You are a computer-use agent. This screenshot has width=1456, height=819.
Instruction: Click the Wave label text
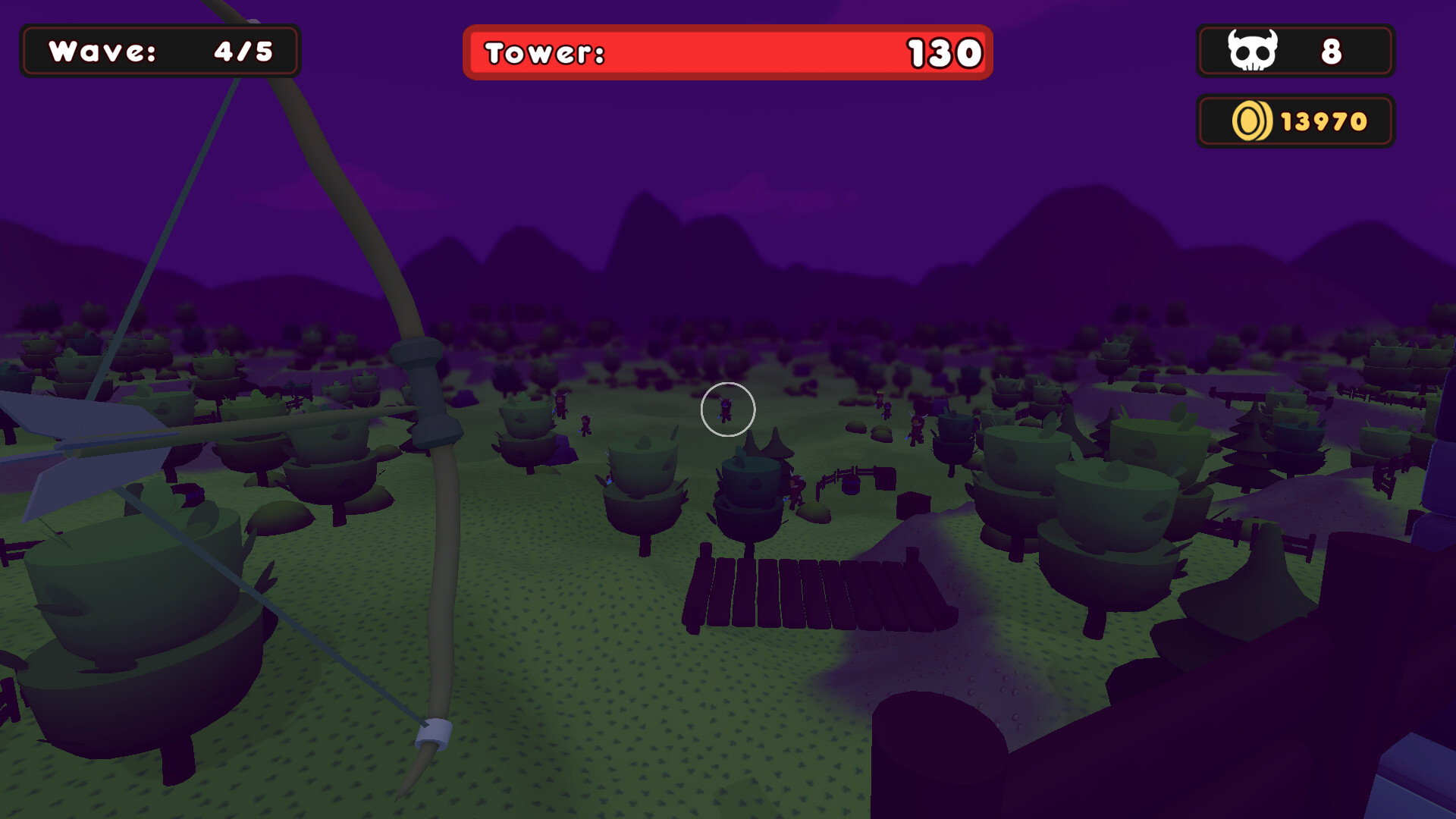click(x=101, y=52)
